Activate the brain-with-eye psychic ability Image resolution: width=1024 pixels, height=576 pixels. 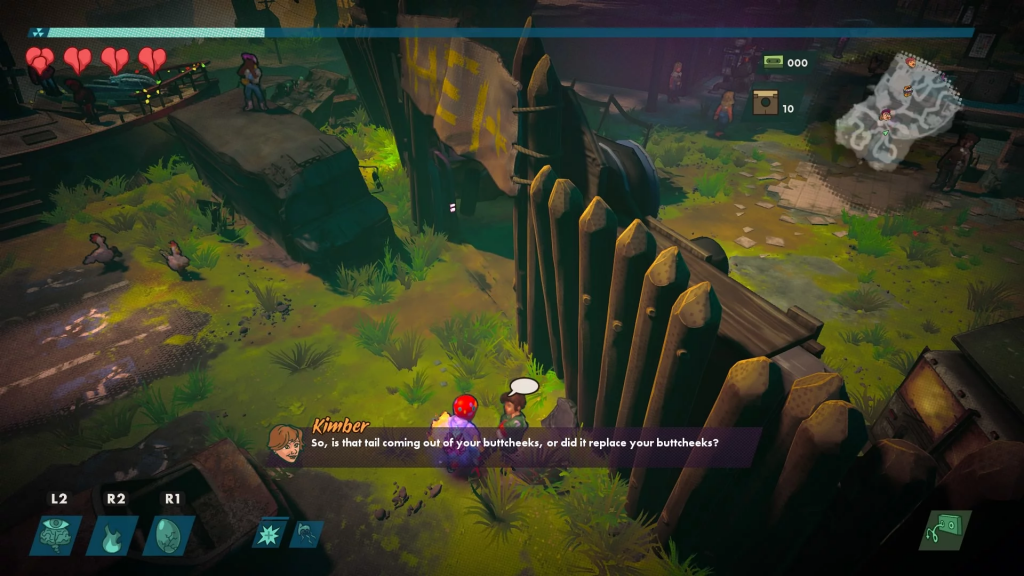(x=59, y=536)
